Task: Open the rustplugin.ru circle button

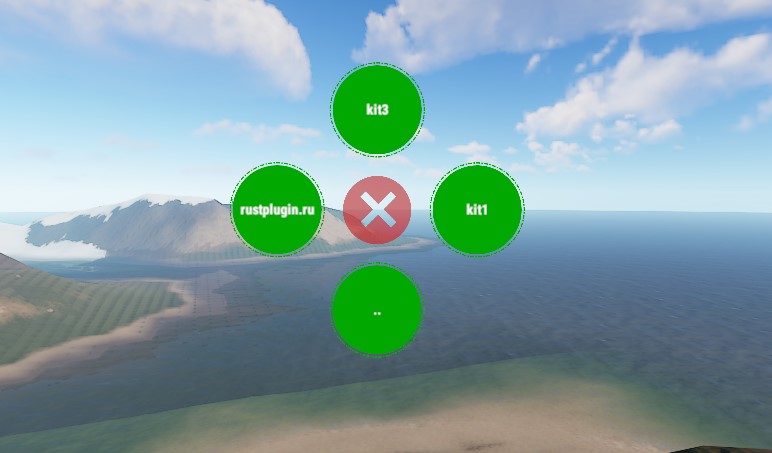Action: [277, 210]
